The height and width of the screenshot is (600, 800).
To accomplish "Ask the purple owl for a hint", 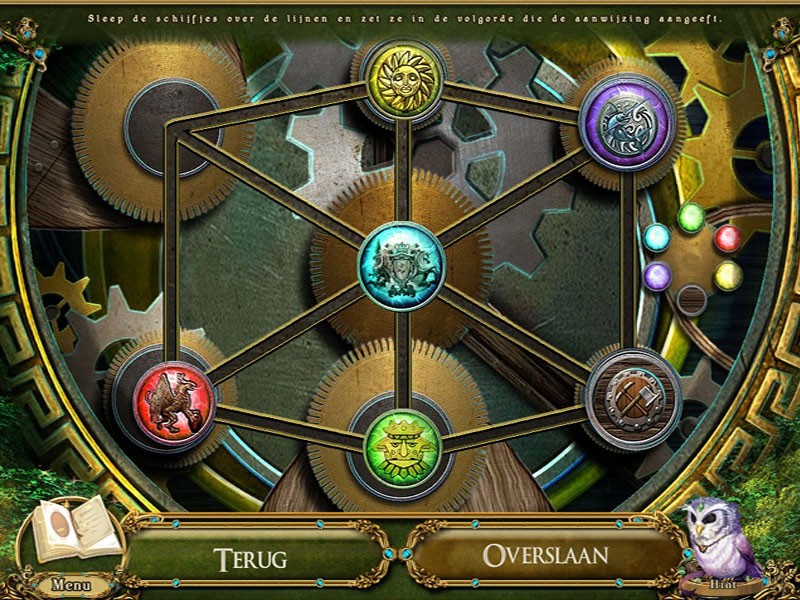I will [x=718, y=541].
